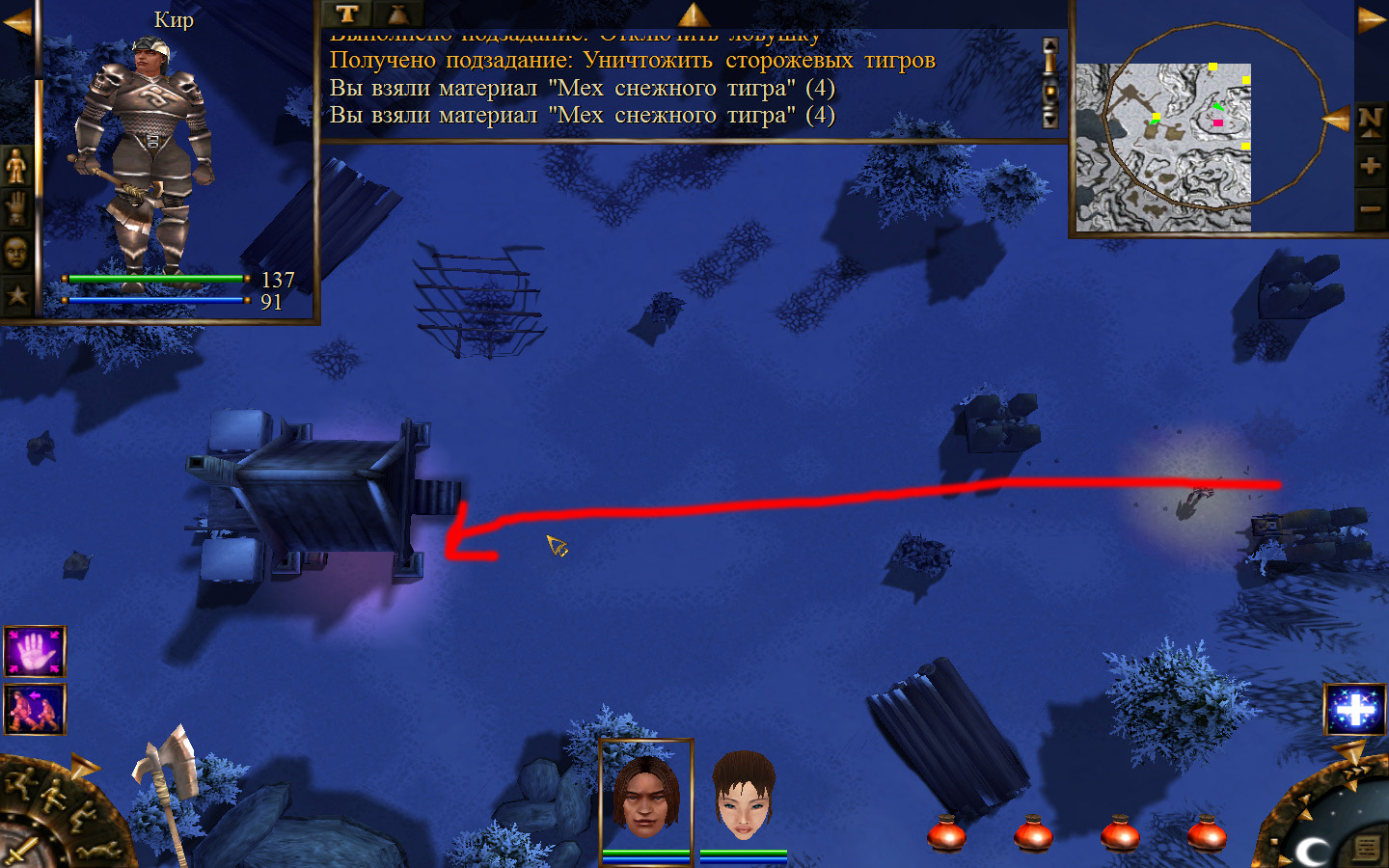Zoom in the minimap with plus button
Viewport: 1389px width, 868px height.
pos(1370,166)
